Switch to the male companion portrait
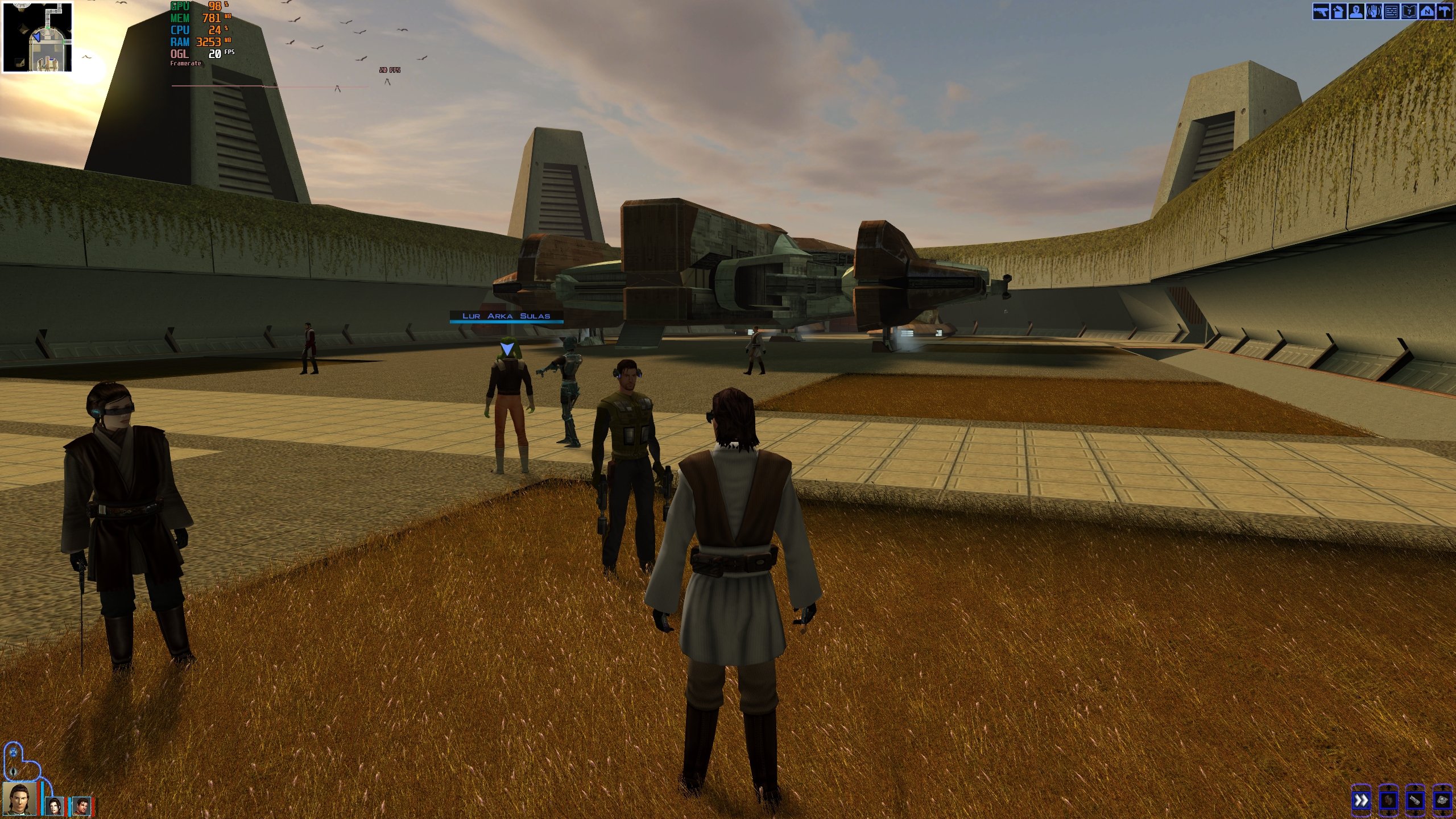 pyautogui.click(x=82, y=805)
